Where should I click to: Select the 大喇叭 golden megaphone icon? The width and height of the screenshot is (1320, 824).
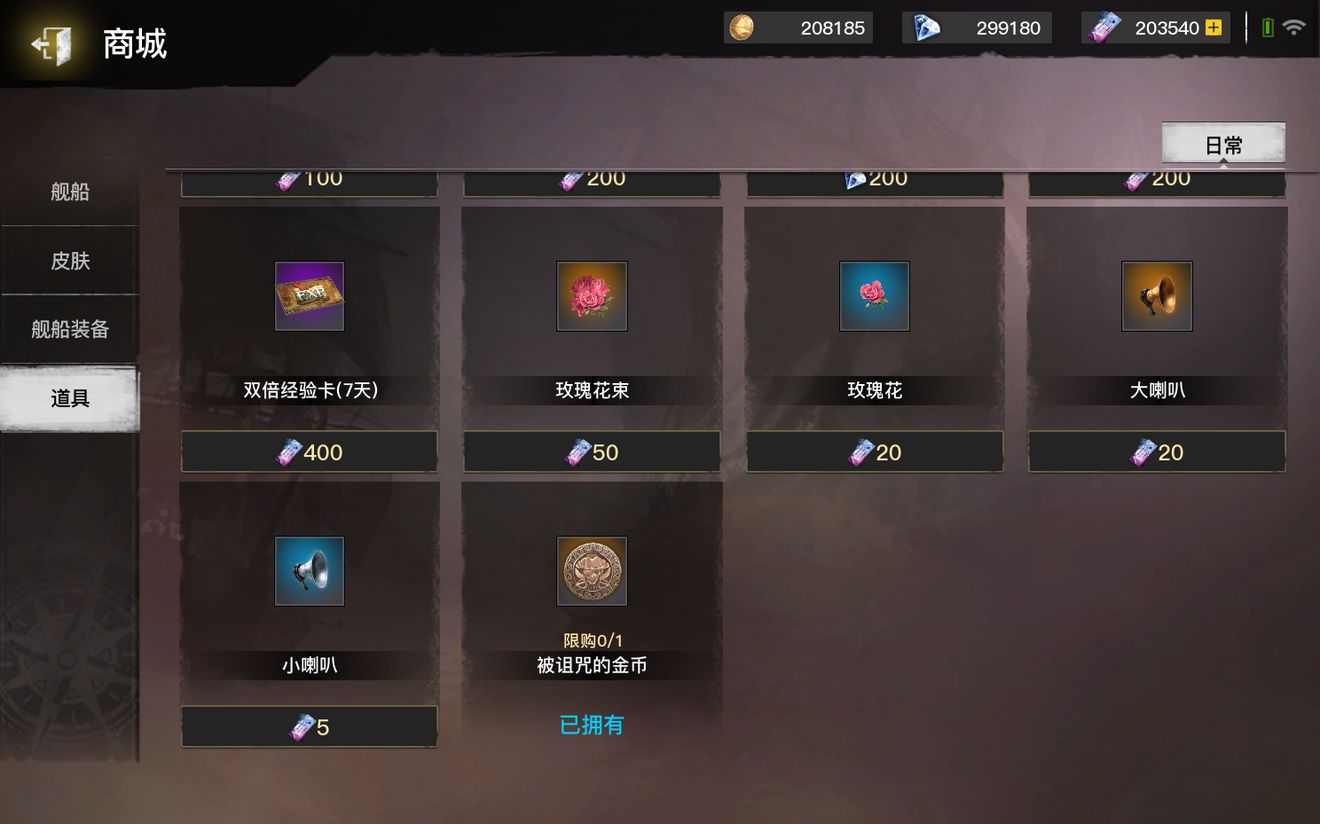1156,296
